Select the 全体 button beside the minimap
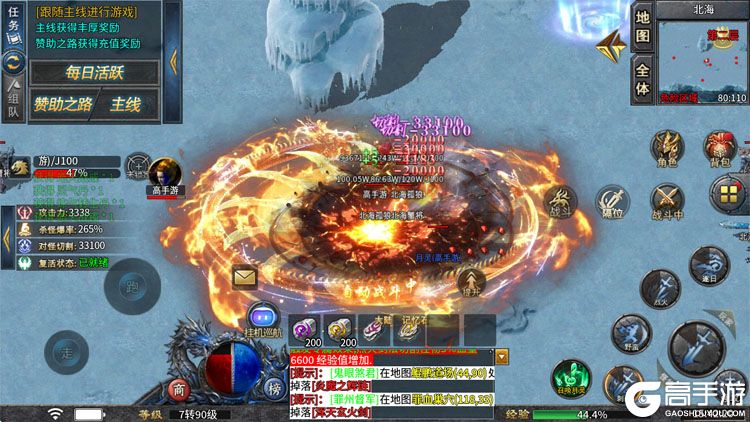This screenshot has height=422, width=750. 644,78
